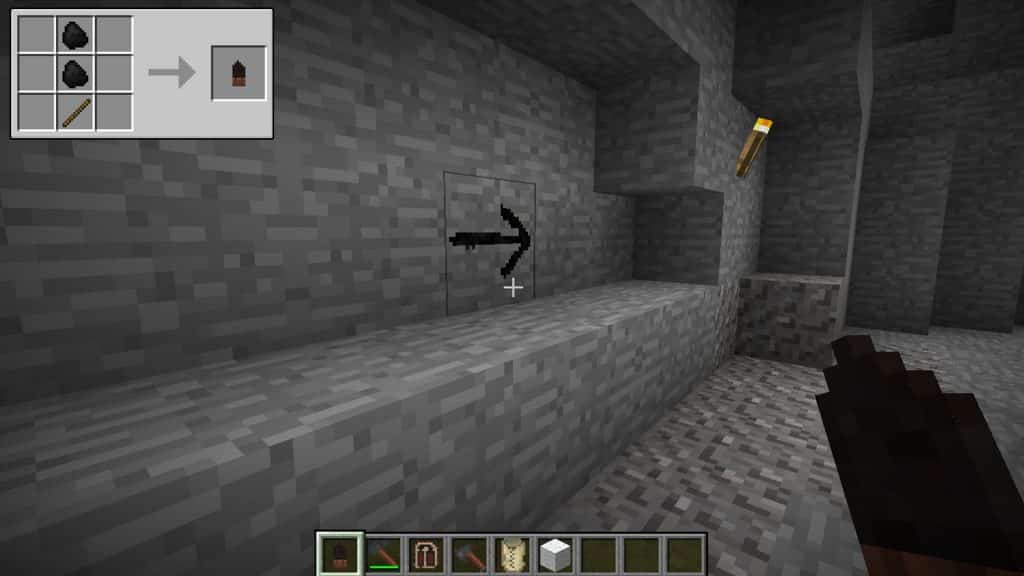Switch to the white block hotbar slot
Image resolution: width=1024 pixels, height=576 pixels.
[x=555, y=553]
